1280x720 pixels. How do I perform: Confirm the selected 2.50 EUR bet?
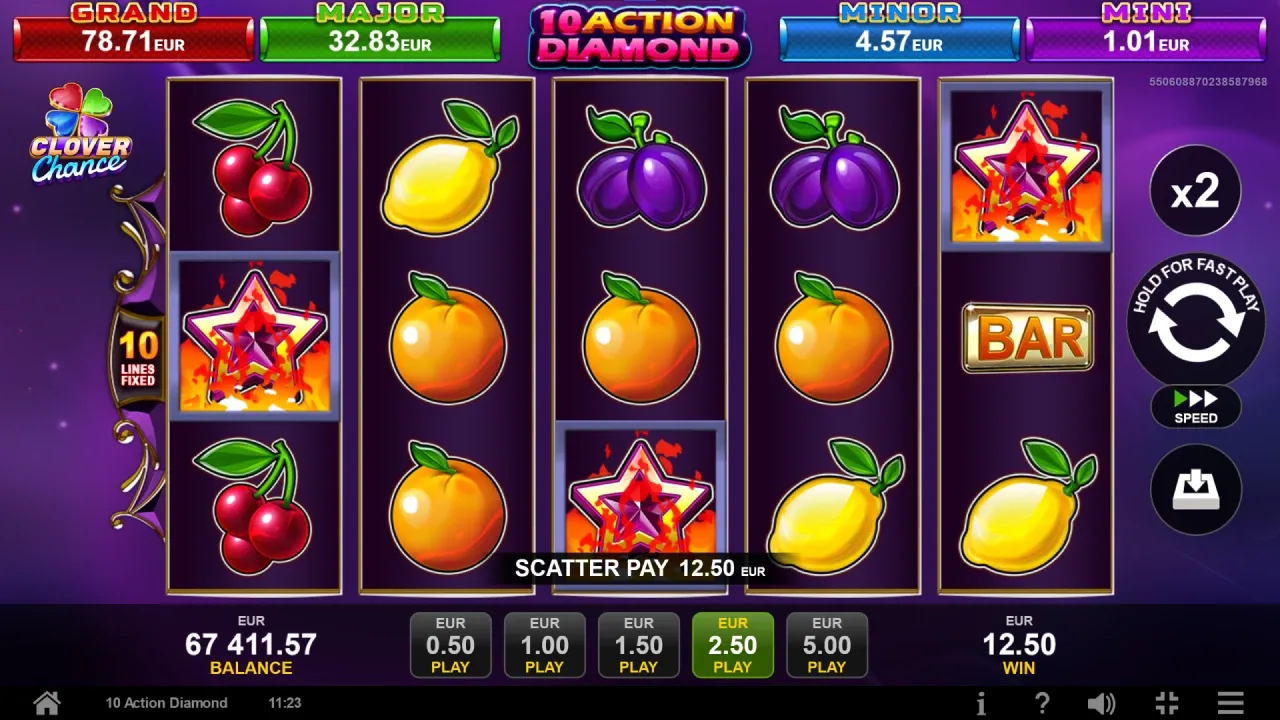(x=732, y=645)
